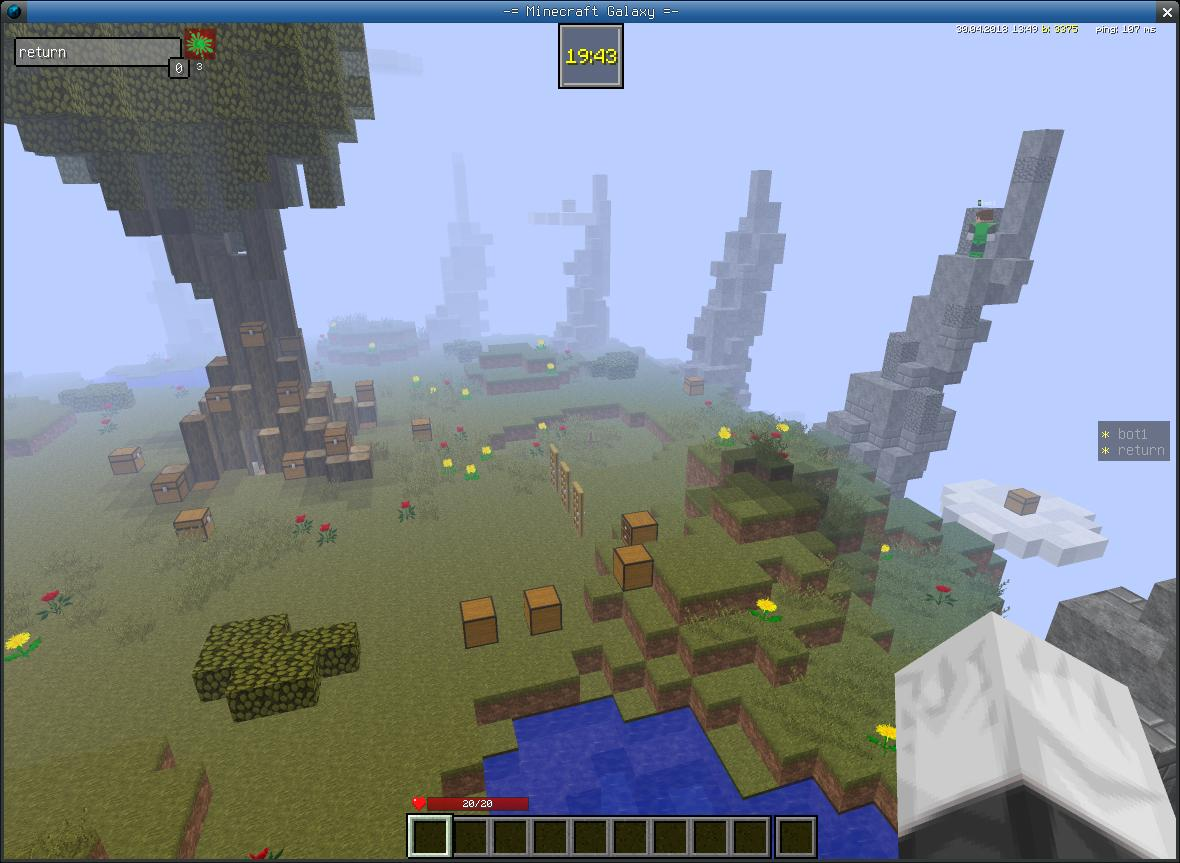Click the 'return' name box
Screen dimensions: 1180x863
click(x=96, y=52)
